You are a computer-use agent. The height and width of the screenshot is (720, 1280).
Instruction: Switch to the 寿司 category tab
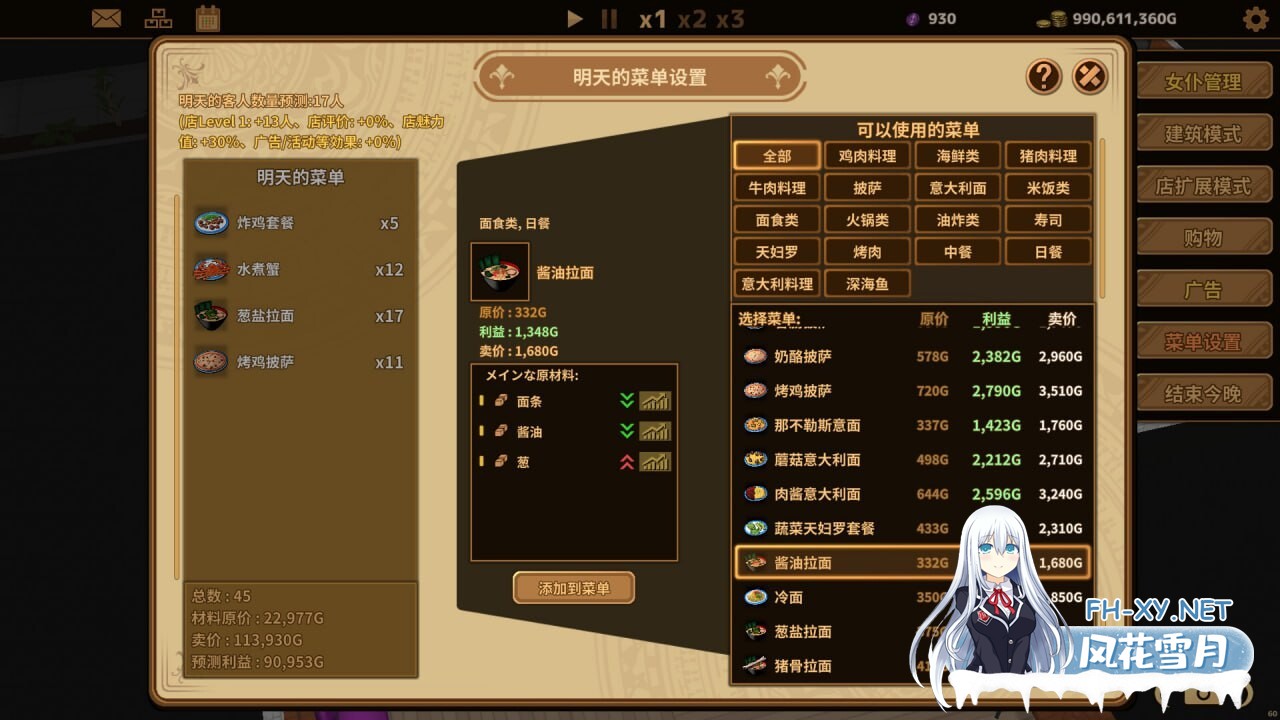pos(1048,219)
